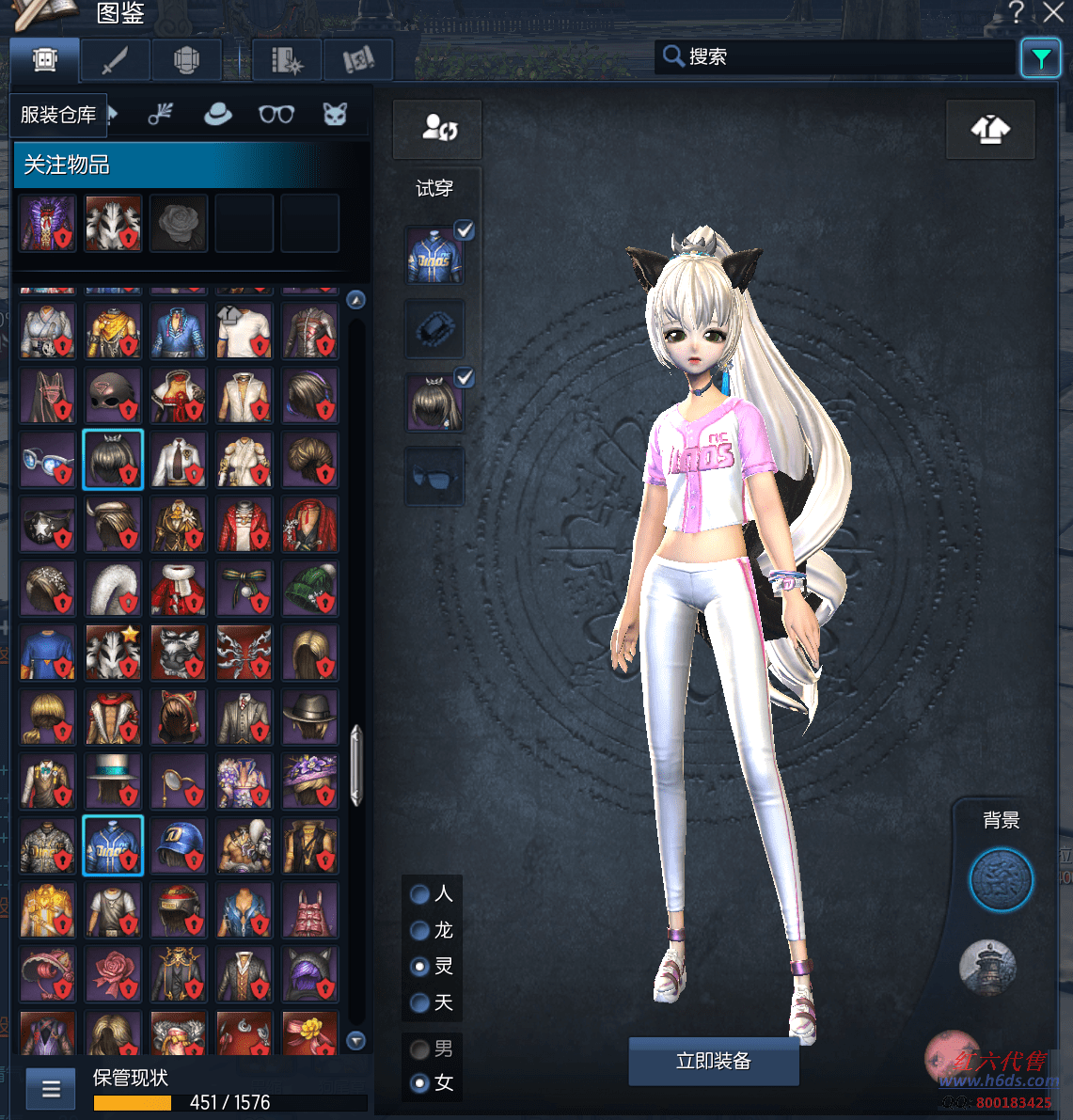This screenshot has height=1120, width=1073.
Task: Switch to the sword weapon tab
Action: 115,61
